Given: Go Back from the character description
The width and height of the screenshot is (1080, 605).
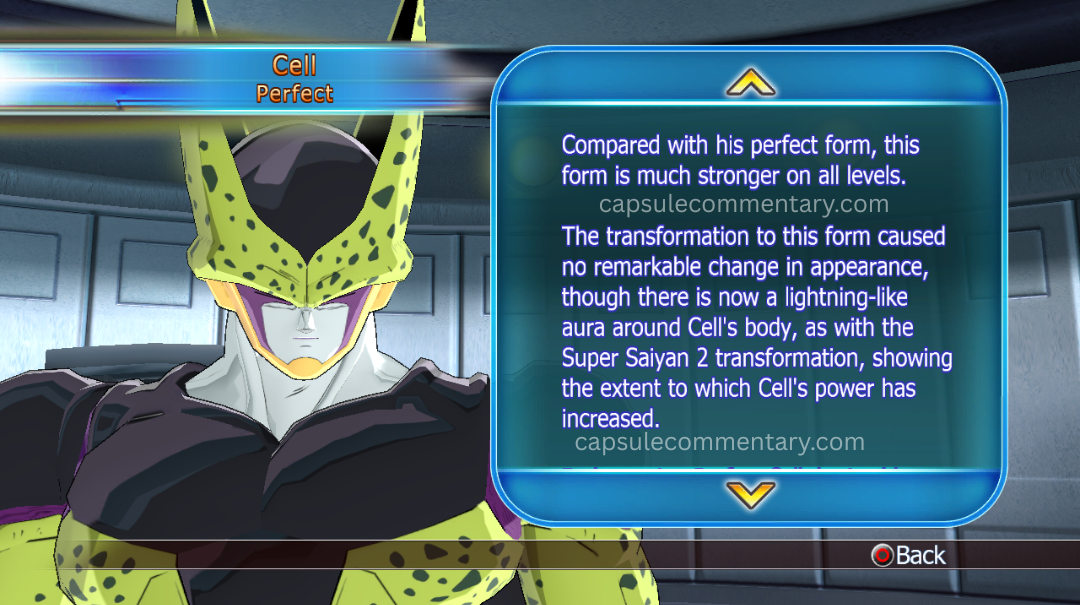Looking at the screenshot, I should click(908, 556).
